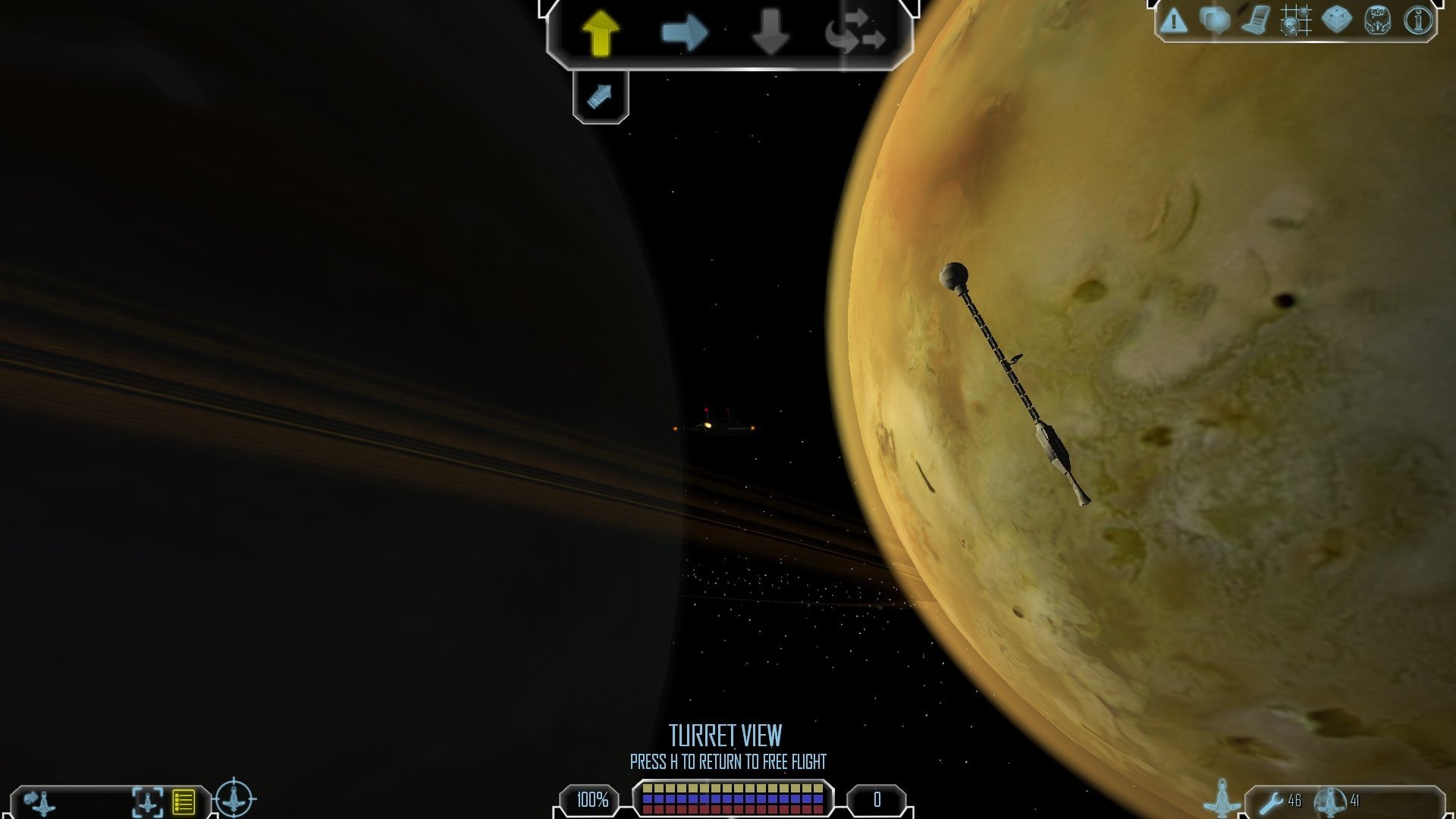Open the cargo crate icon
1456x819 pixels.
point(1336,20)
